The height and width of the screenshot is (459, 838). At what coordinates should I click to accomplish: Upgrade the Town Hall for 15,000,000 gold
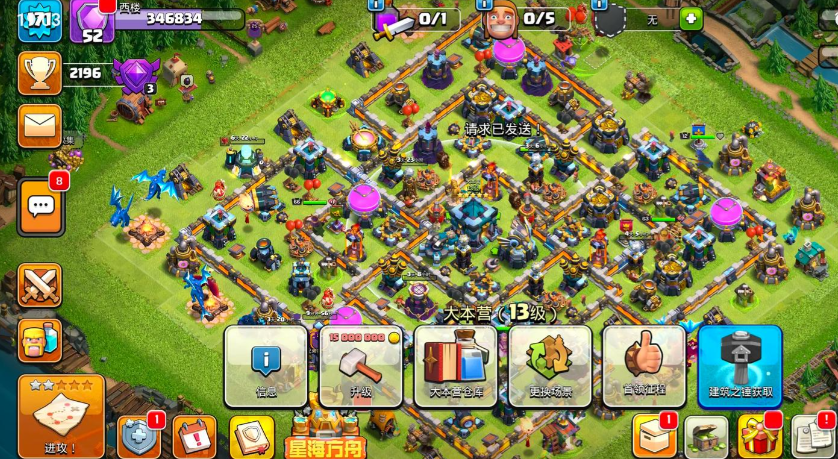click(x=360, y=365)
